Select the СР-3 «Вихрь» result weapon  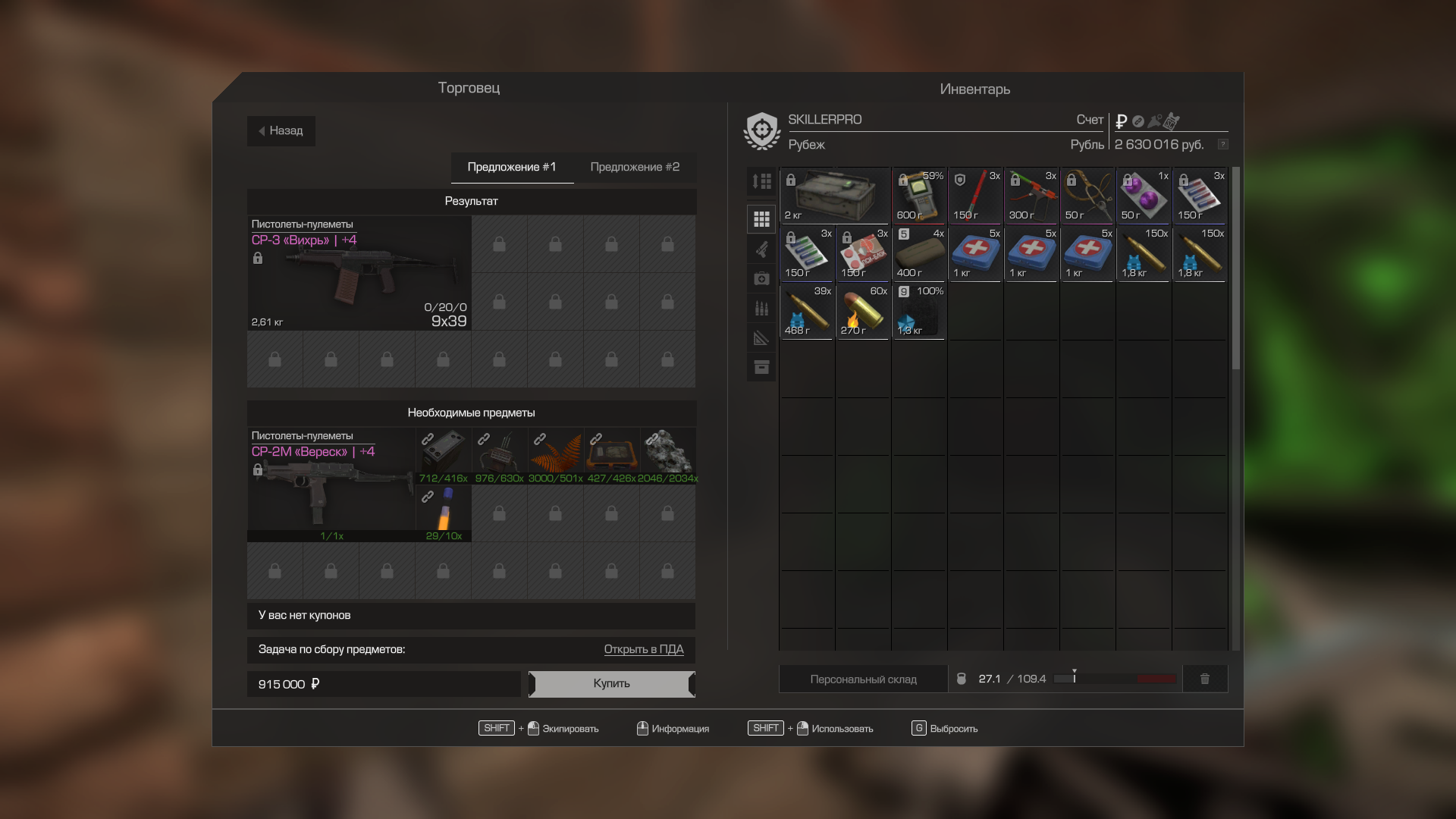pos(359,274)
